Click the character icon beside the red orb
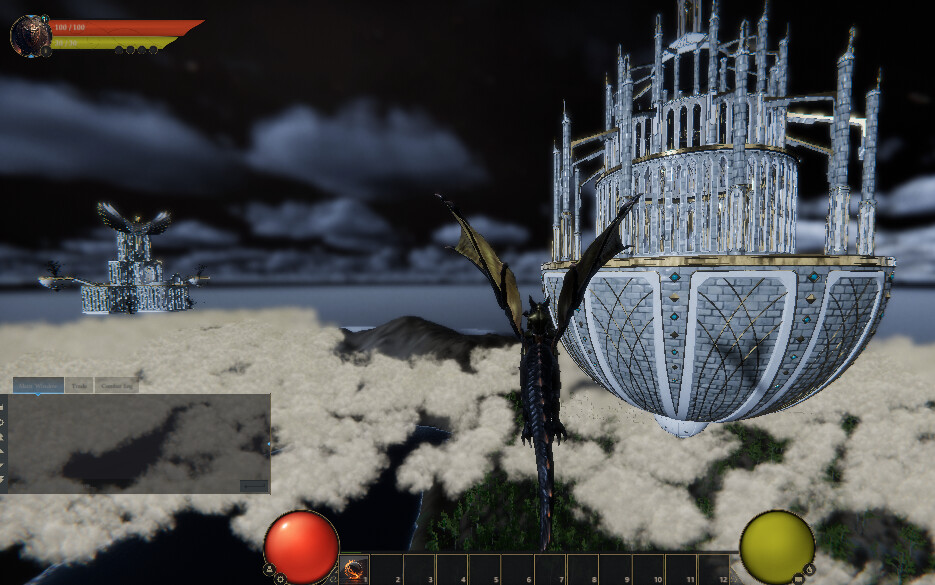The height and width of the screenshot is (585, 935). [x=269, y=568]
